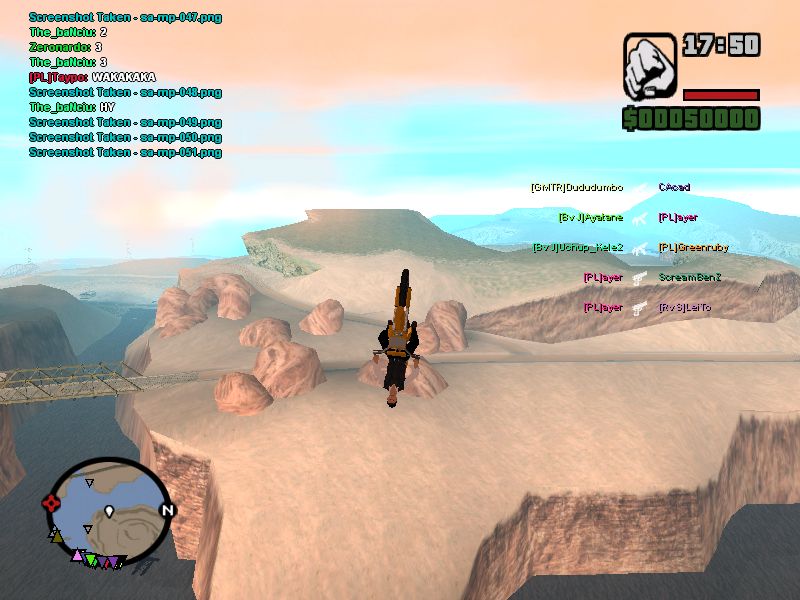This screenshot has height=600, width=800.
Task: Click ScreamBenZ in the kill feed
Action: (690, 278)
